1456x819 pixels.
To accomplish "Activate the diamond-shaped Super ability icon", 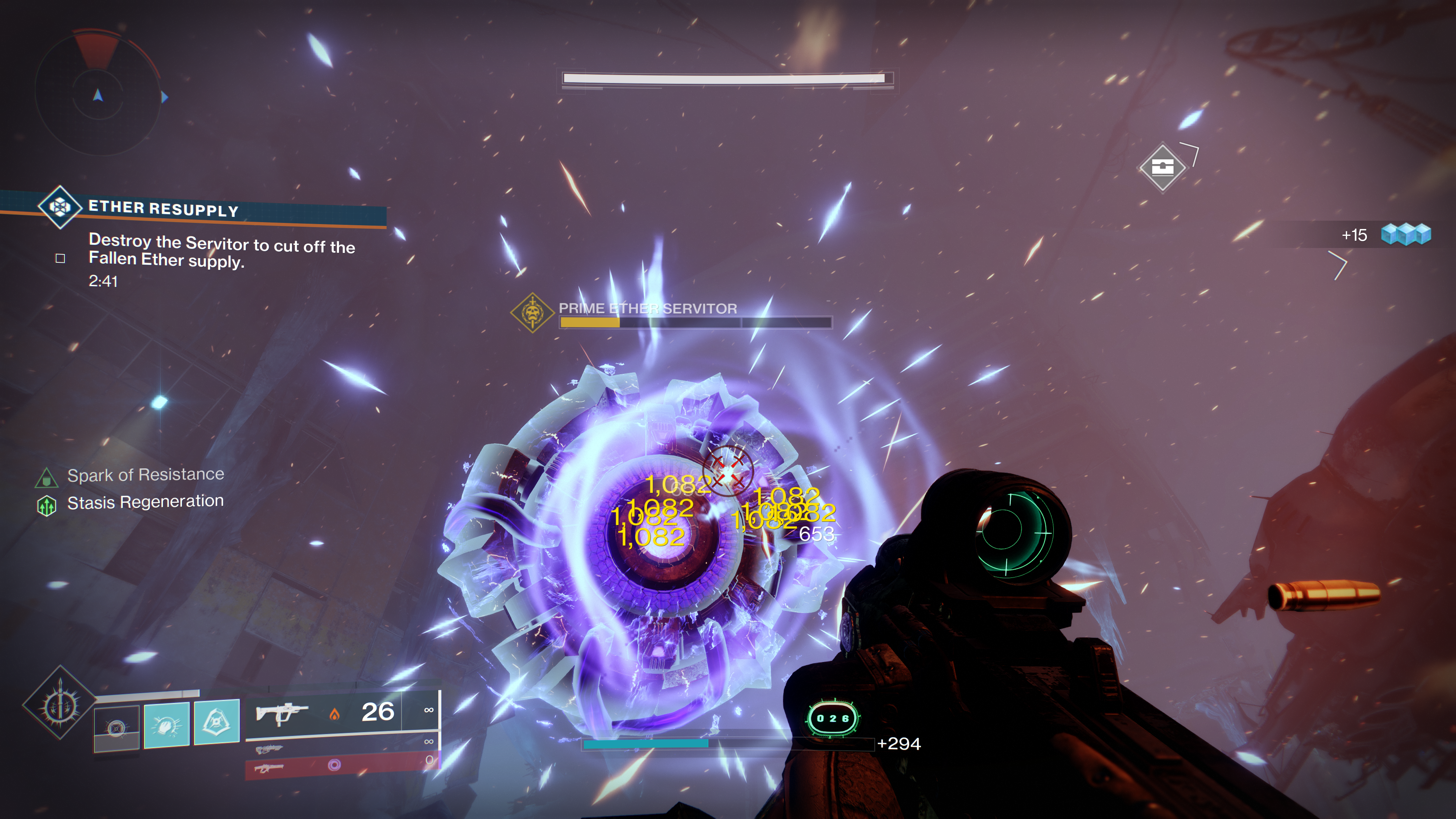I will click(x=60, y=703).
